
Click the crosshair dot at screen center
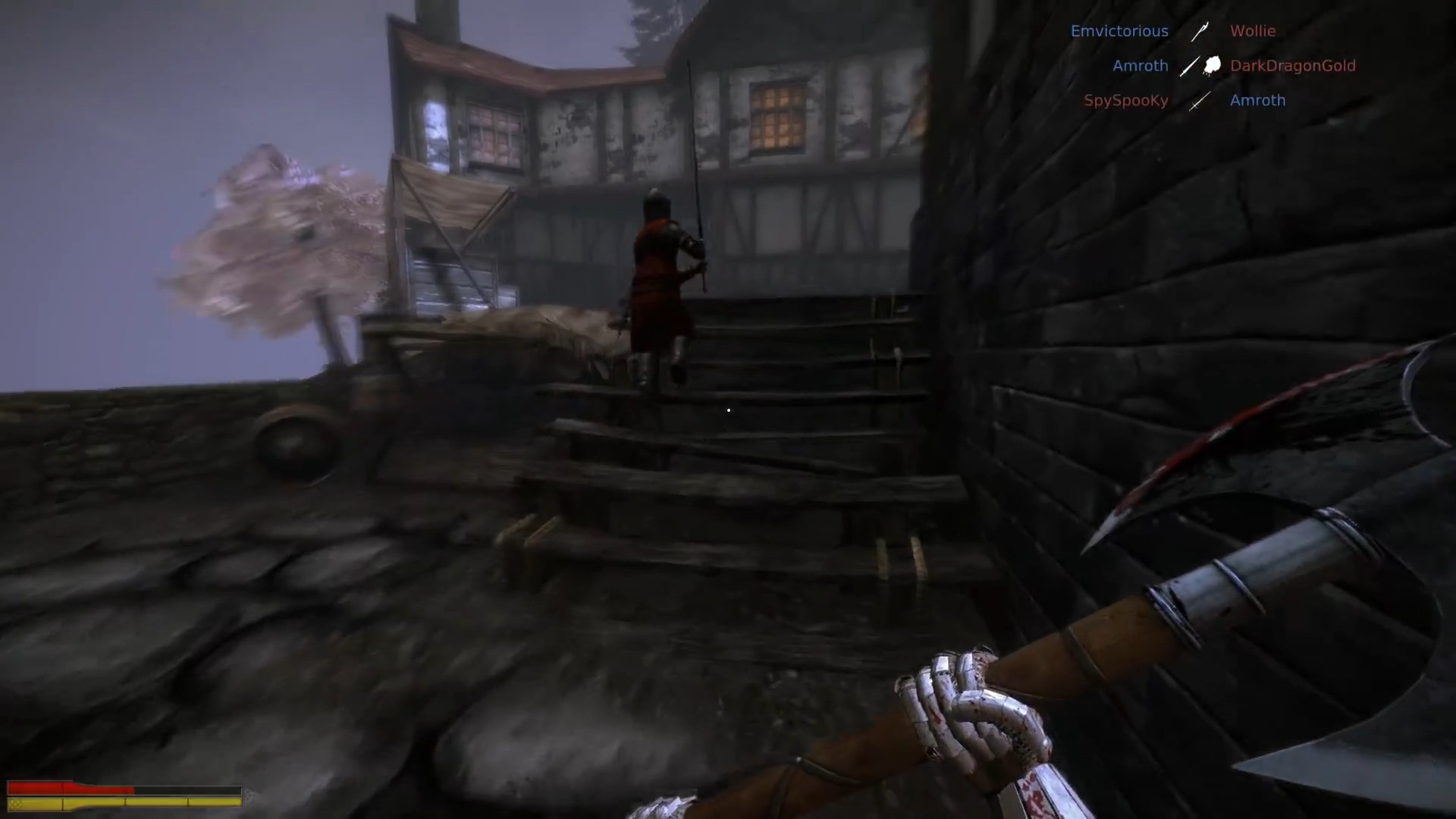[x=728, y=410]
